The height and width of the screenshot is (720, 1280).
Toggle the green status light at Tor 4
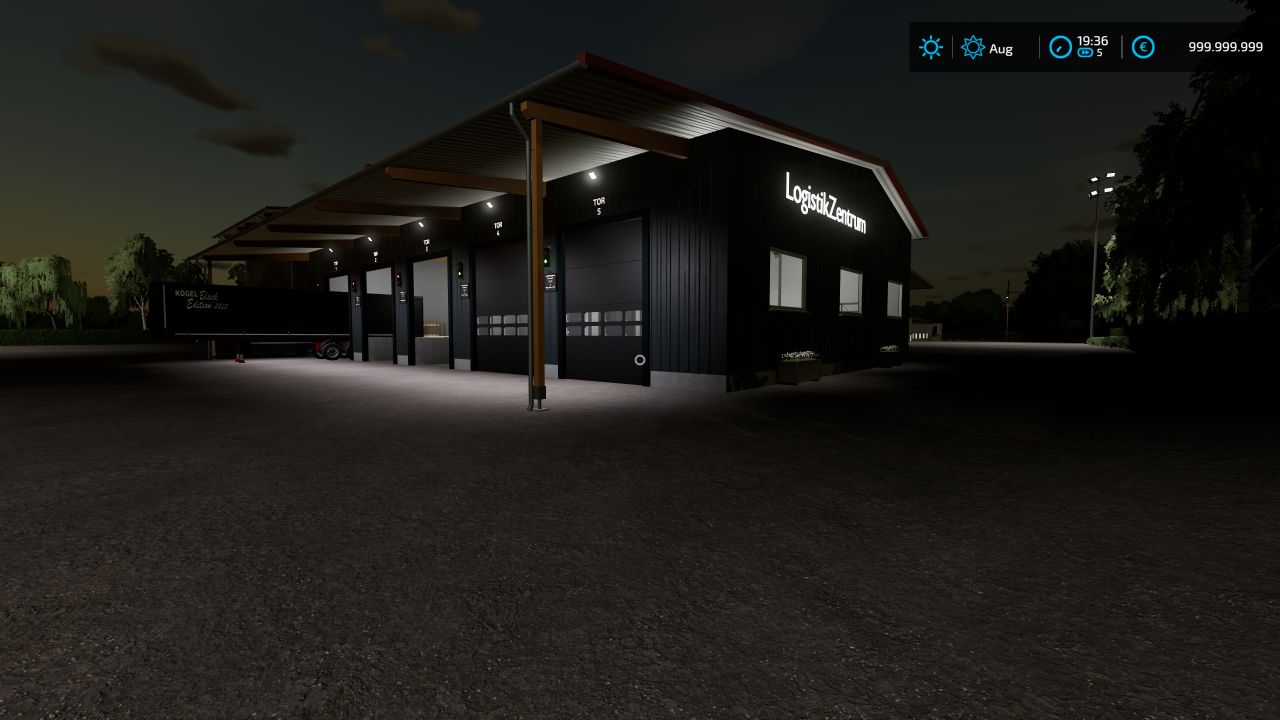pos(460,271)
